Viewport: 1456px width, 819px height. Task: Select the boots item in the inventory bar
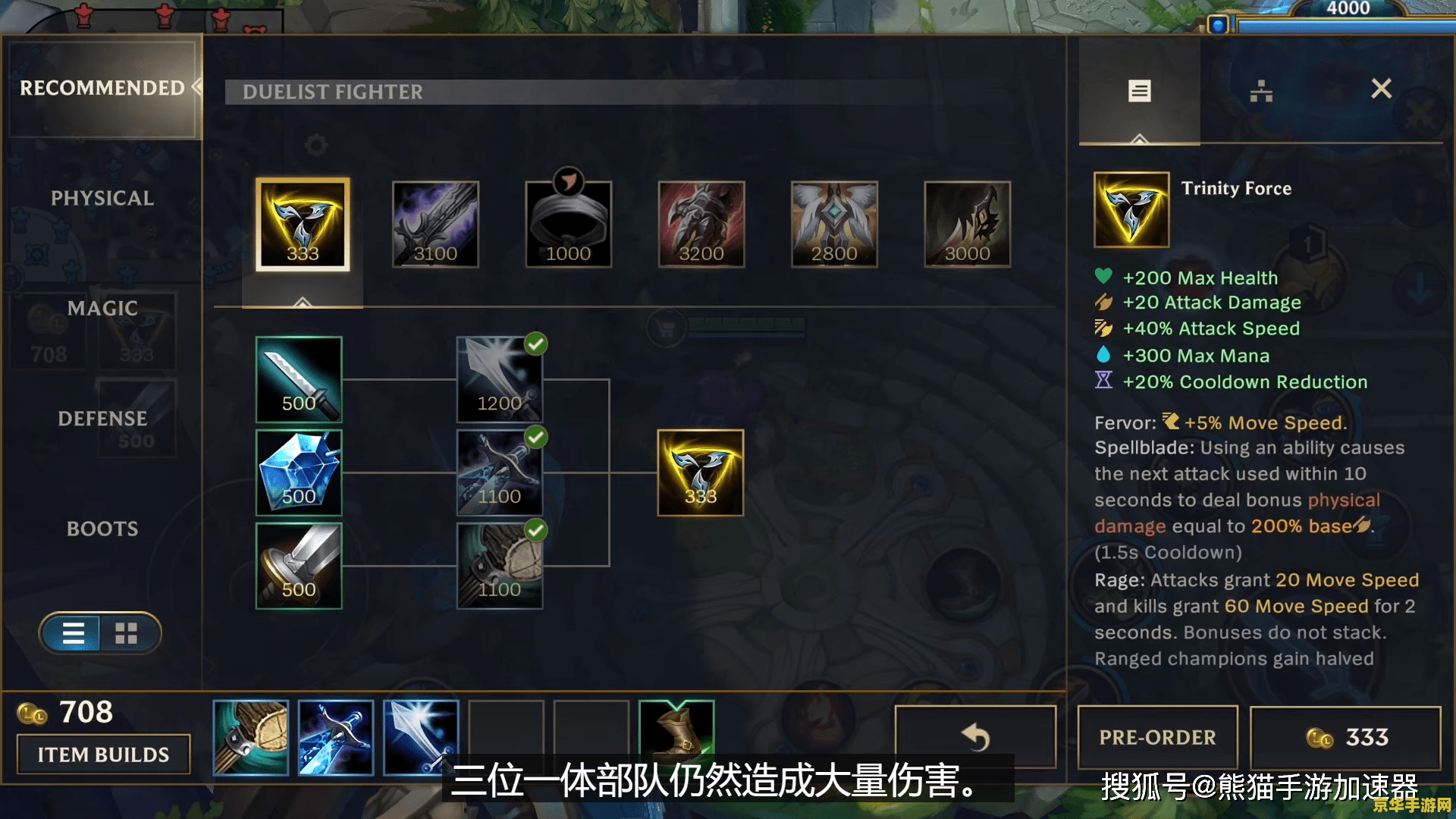[x=677, y=734]
